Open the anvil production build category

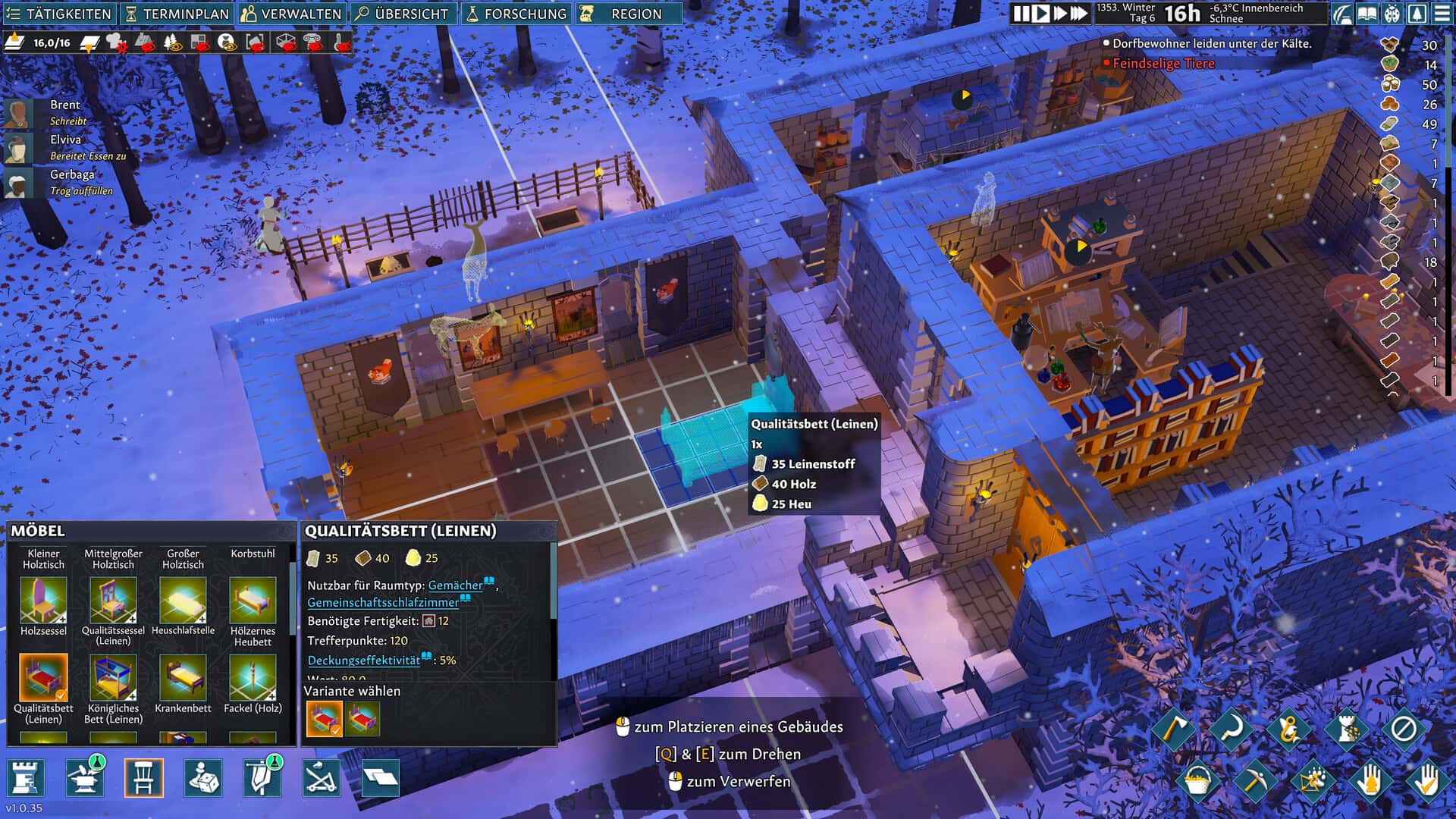(84, 778)
